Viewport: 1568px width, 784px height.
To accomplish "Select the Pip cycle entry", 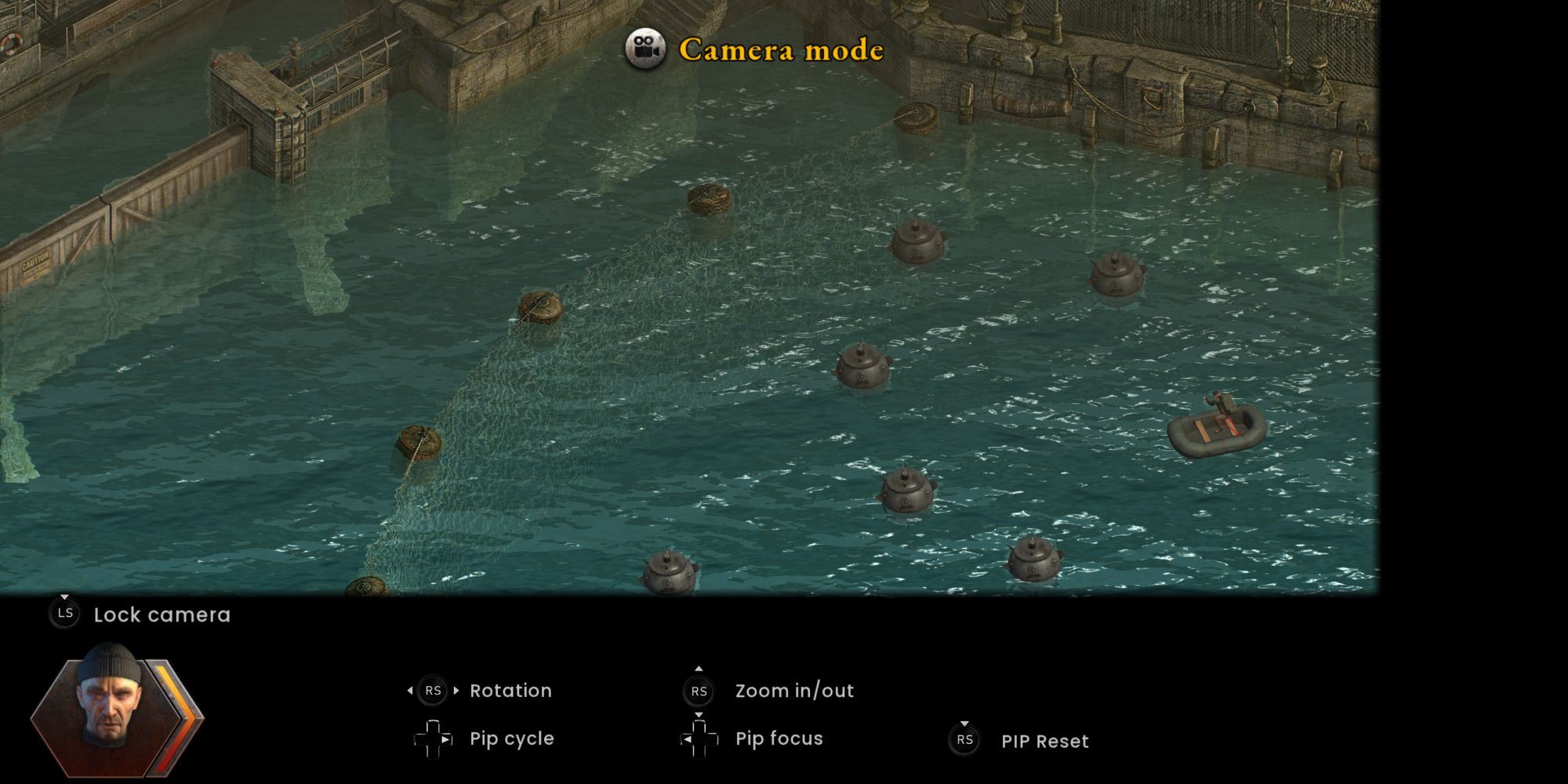I will coord(510,738).
